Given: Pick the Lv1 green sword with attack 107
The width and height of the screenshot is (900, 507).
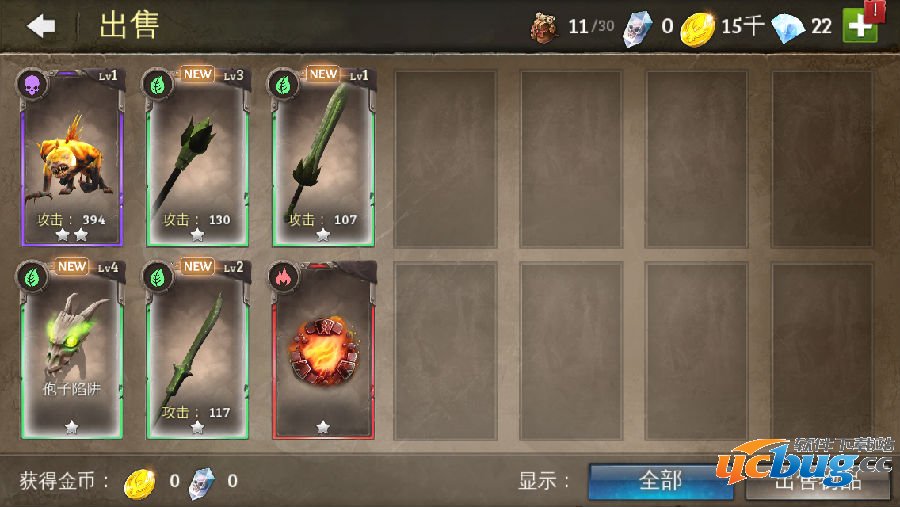Looking at the screenshot, I should tap(323, 157).
